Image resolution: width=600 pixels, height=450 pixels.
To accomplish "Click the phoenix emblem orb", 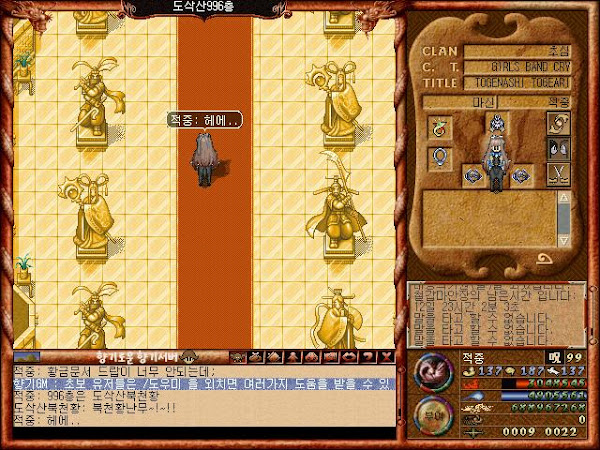I will 433,367.
